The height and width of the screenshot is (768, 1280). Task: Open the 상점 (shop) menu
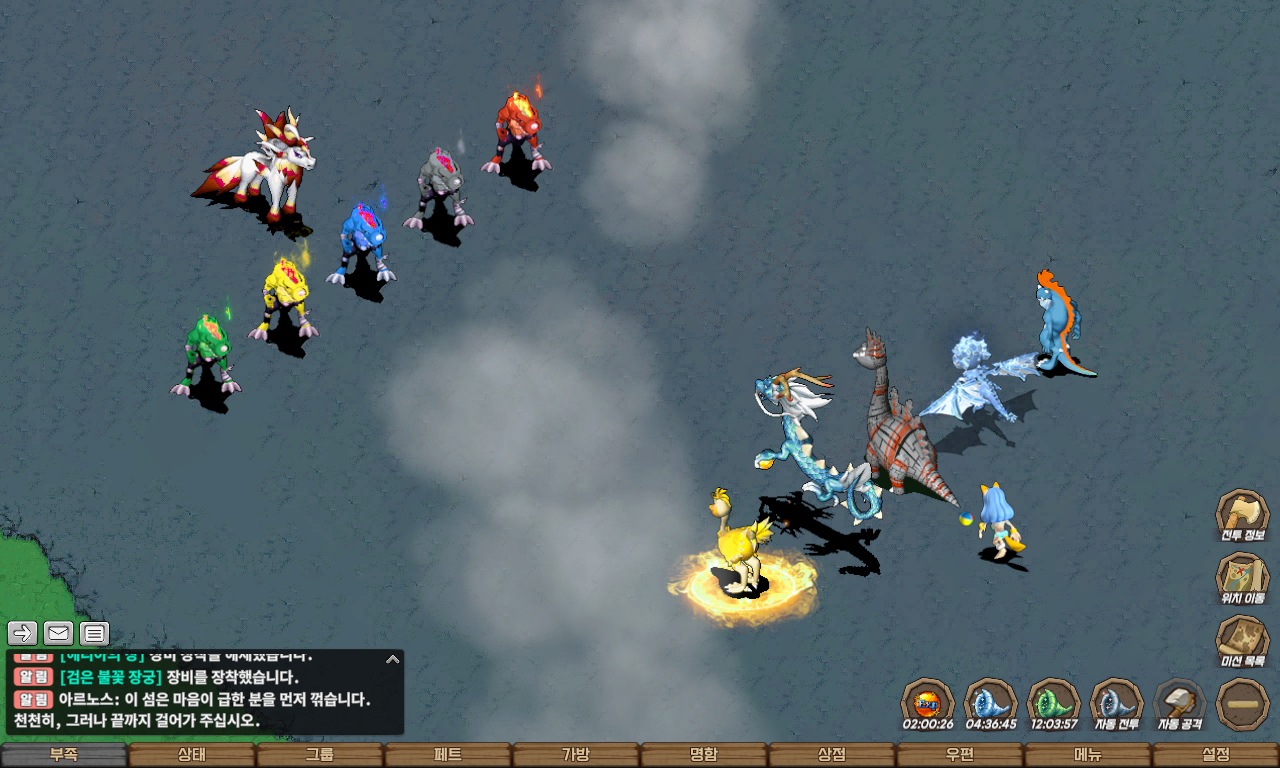(x=832, y=755)
